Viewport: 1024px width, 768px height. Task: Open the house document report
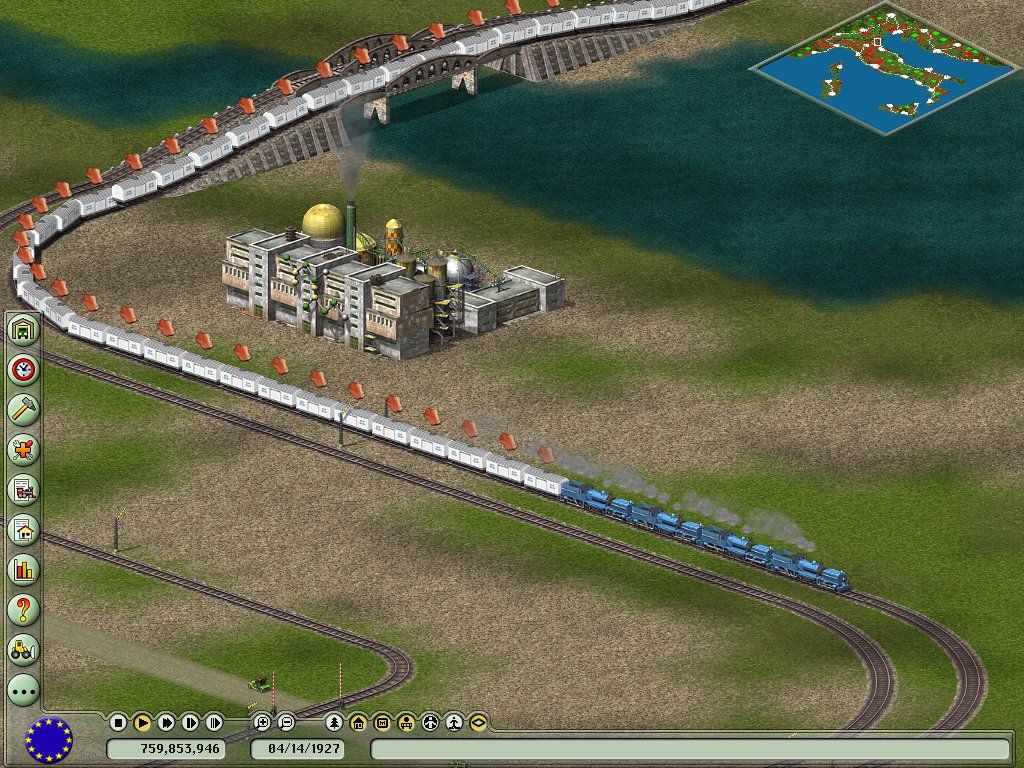pyautogui.click(x=23, y=529)
